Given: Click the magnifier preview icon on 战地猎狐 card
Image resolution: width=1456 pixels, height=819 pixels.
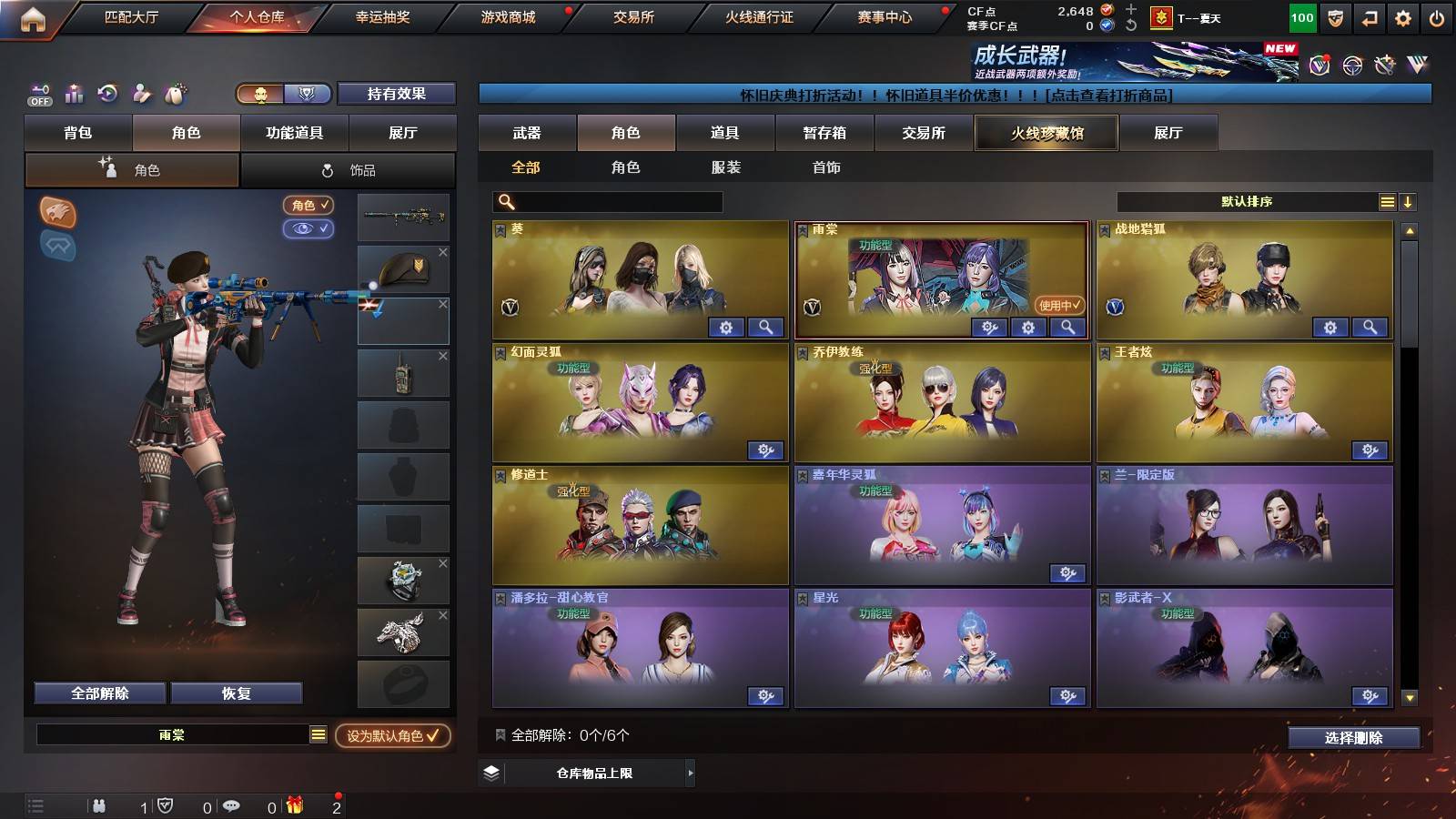Looking at the screenshot, I should pyautogui.click(x=1367, y=326).
